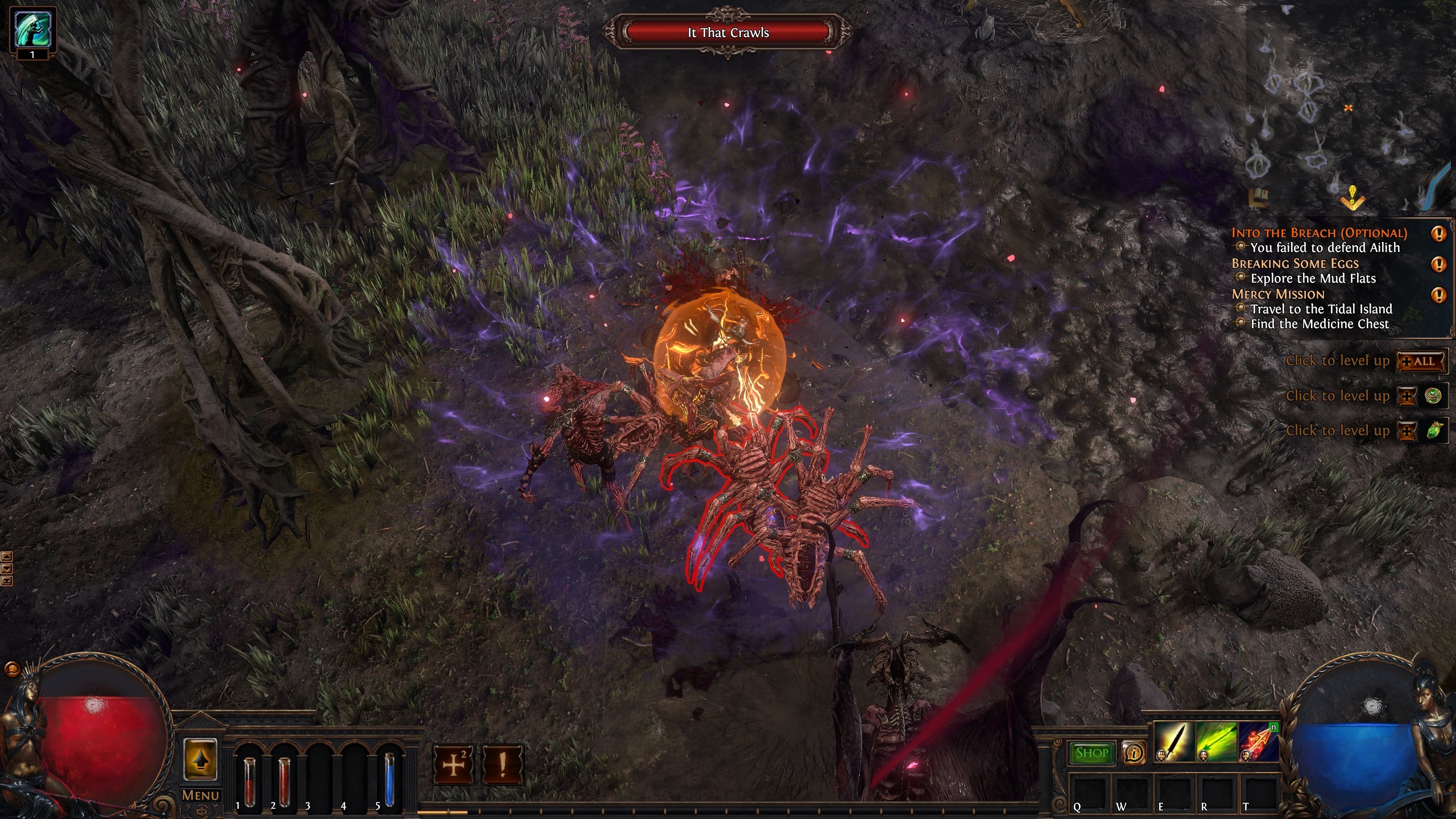The image size is (1456, 819).
Task: Open the Menu button with the arrow
Action: click(200, 760)
